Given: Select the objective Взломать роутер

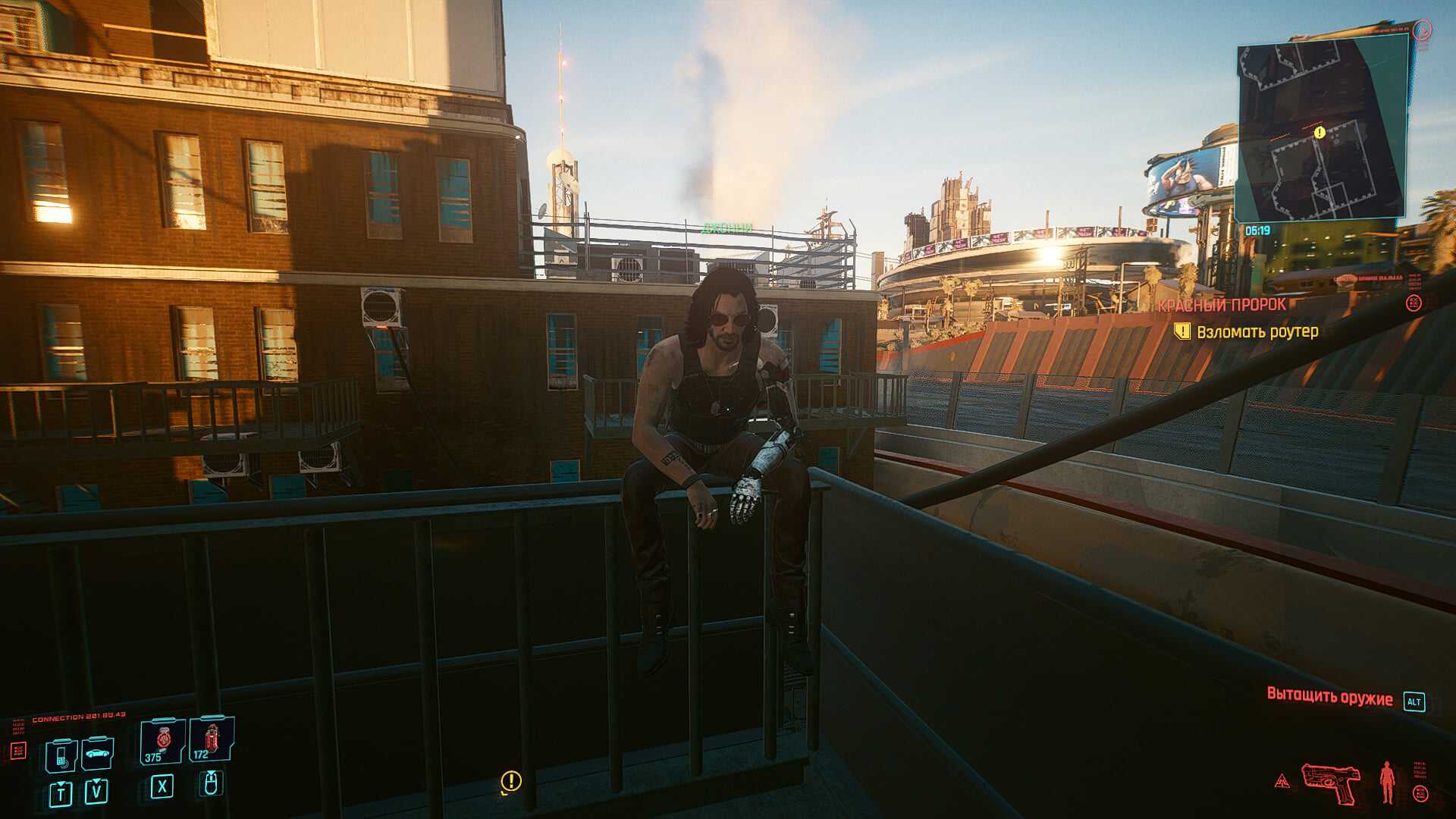Looking at the screenshot, I should 1257,331.
